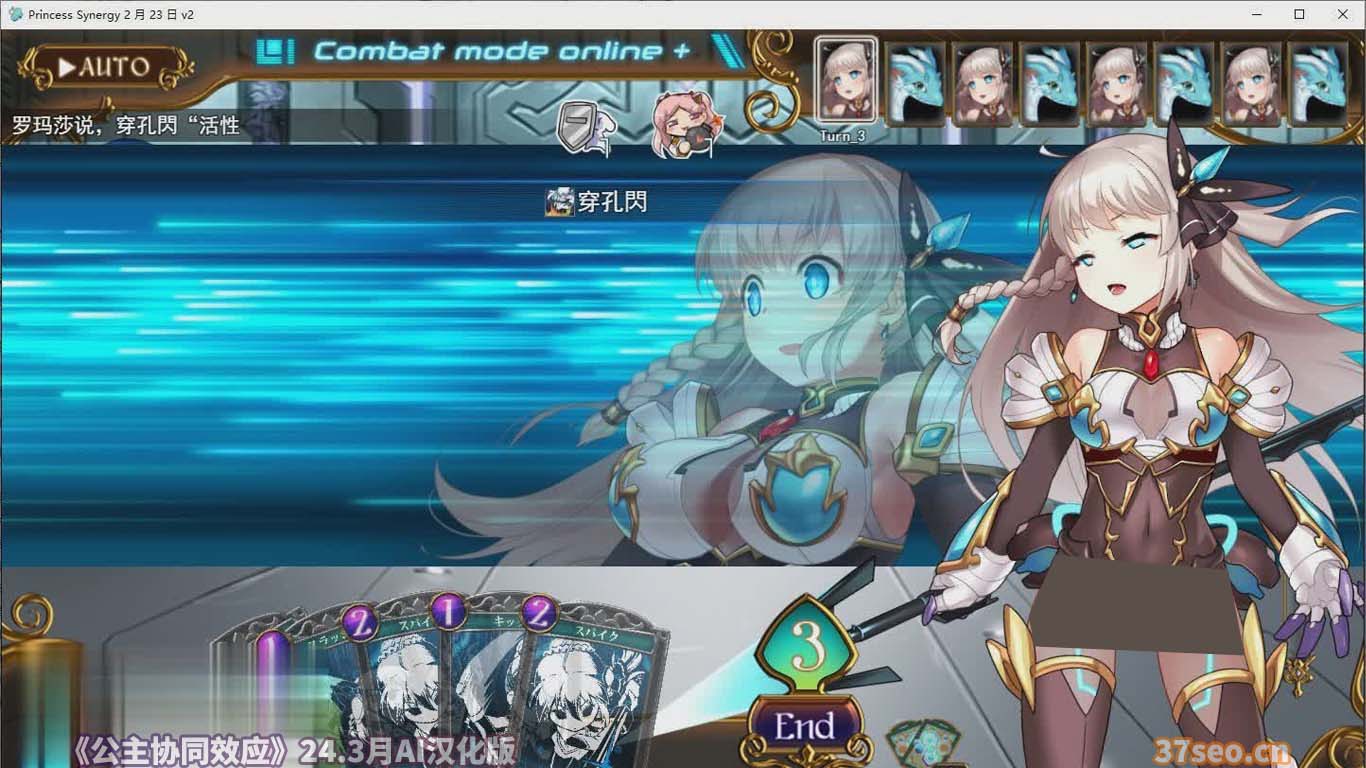The width and height of the screenshot is (1366, 768).
Task: Toggle the AUTO battle mode
Action: click(103, 67)
